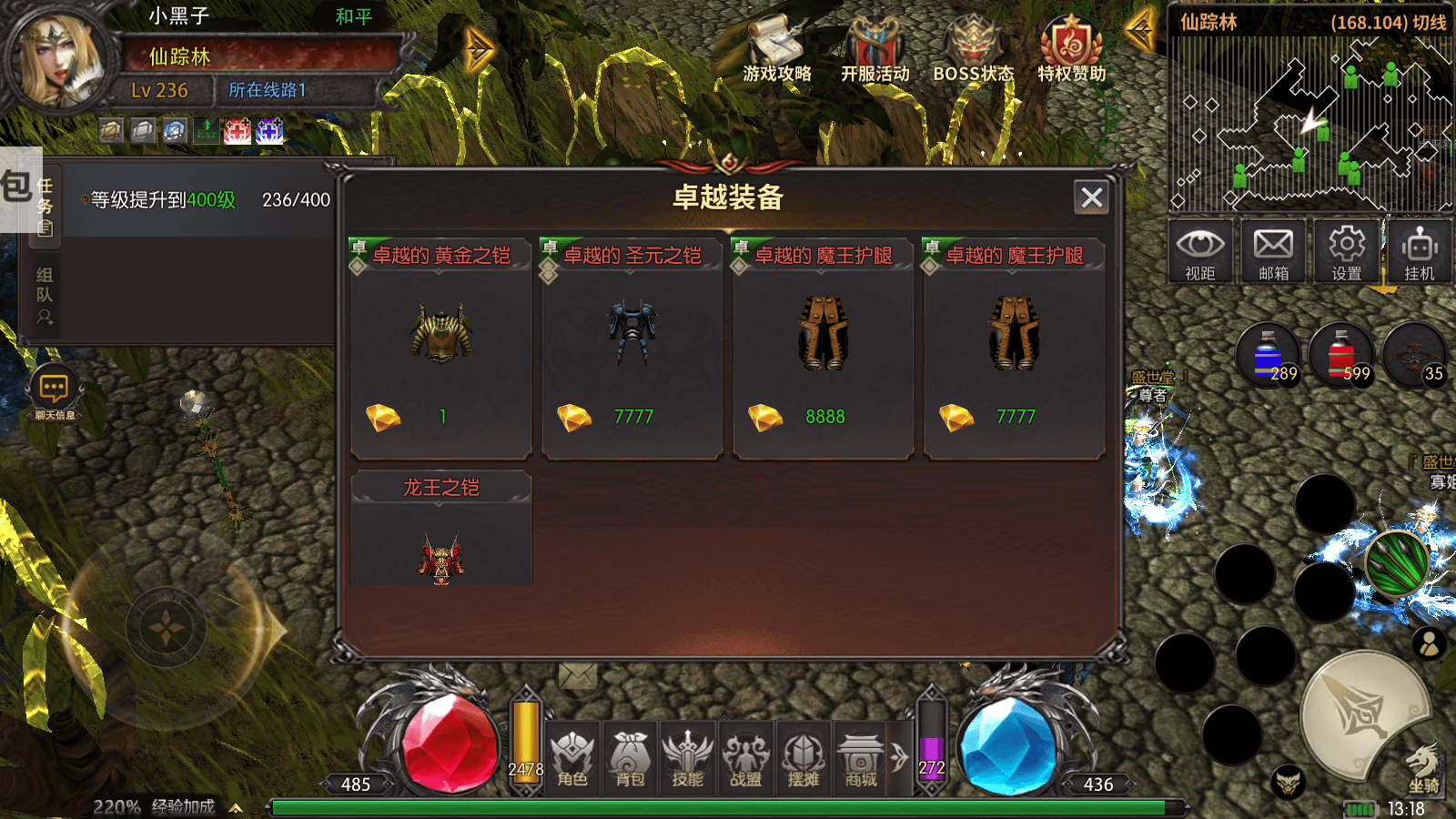The image size is (1456, 819).
Task: Open the 视距 view distance option
Action: pyautogui.click(x=1200, y=252)
